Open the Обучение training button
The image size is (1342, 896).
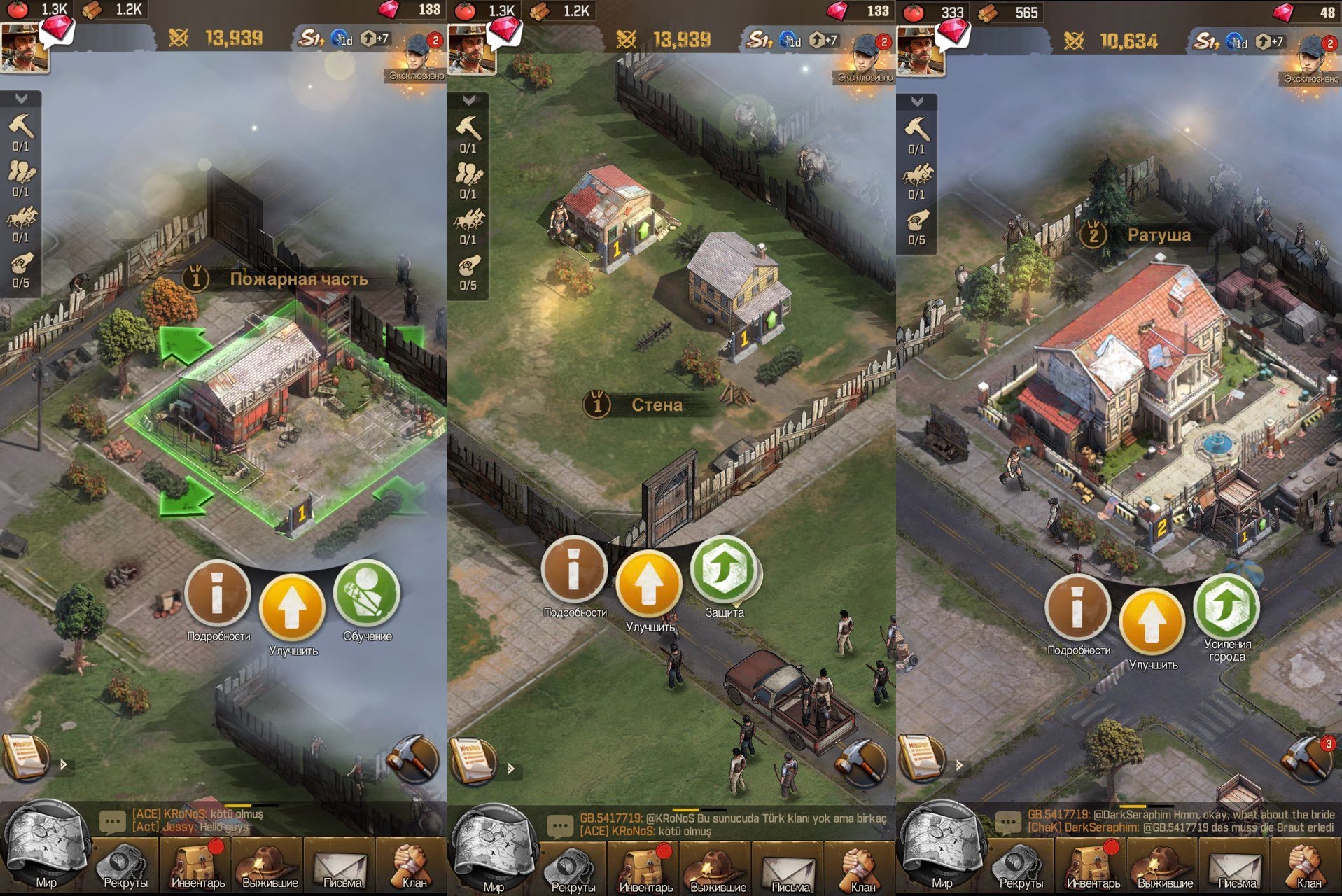[366, 595]
